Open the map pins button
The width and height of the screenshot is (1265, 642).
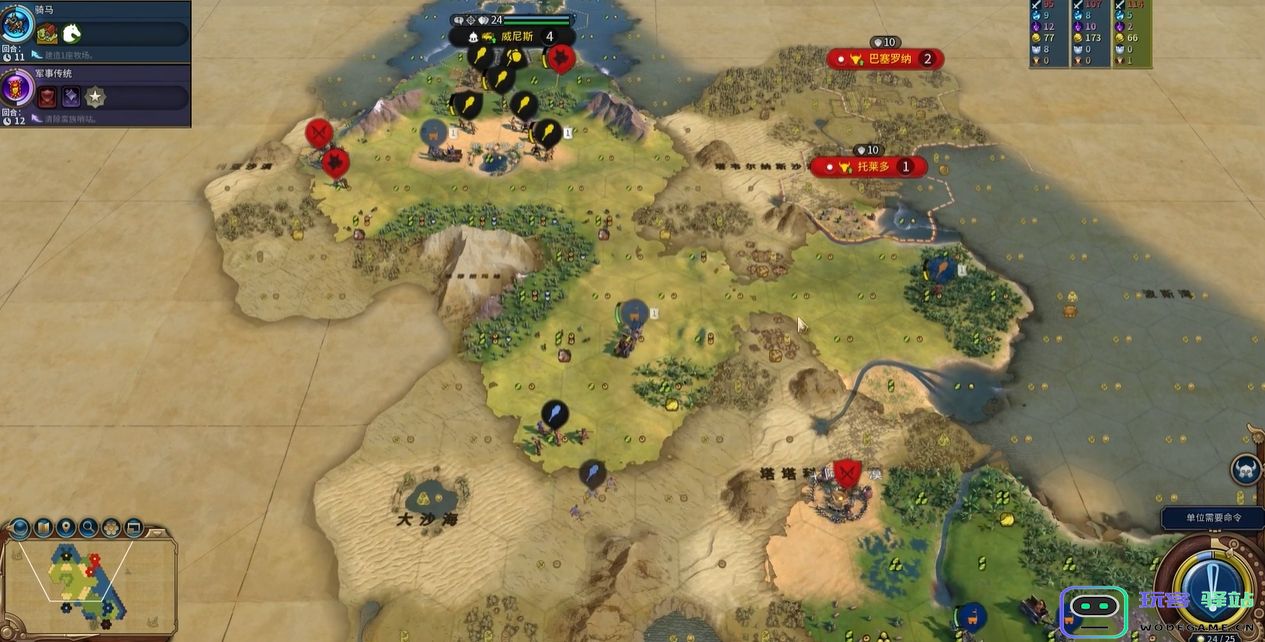tap(66, 527)
